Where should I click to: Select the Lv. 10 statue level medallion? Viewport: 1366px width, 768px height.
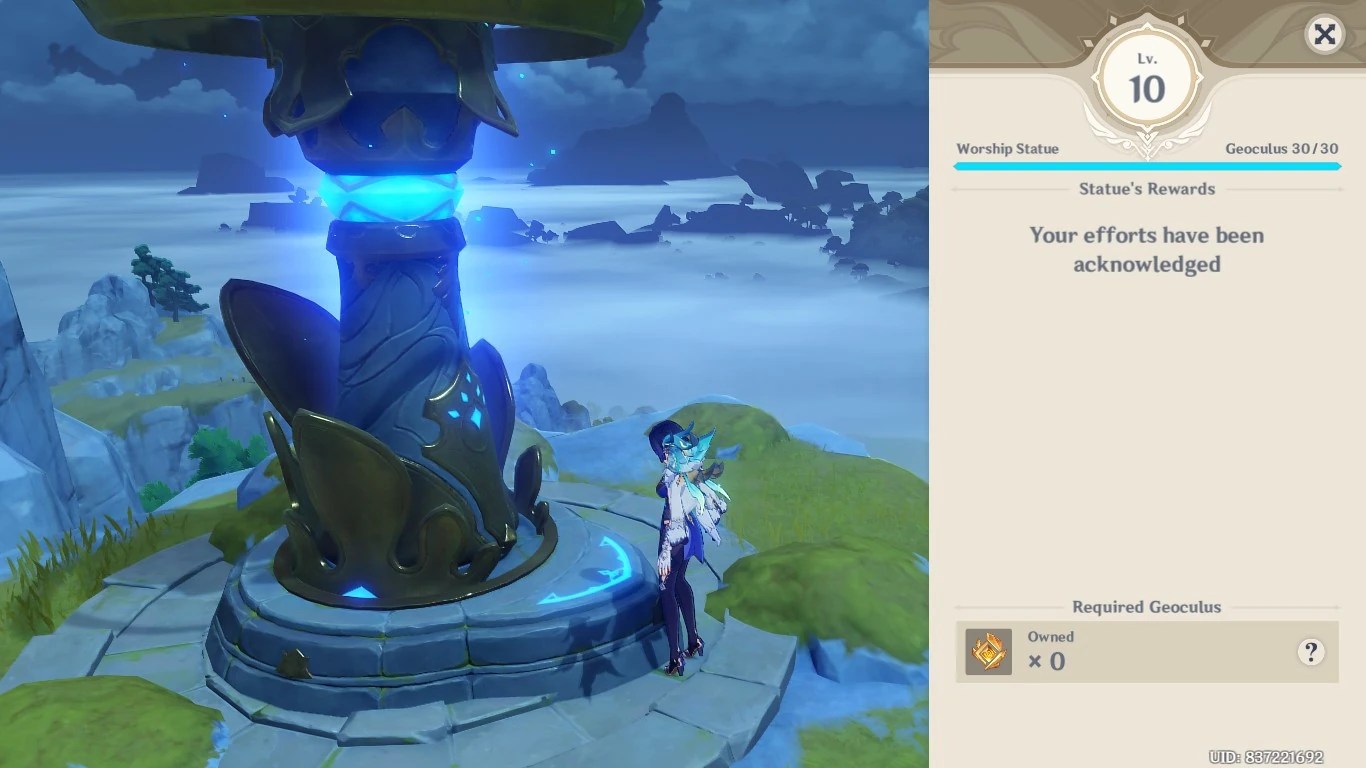click(x=1146, y=75)
